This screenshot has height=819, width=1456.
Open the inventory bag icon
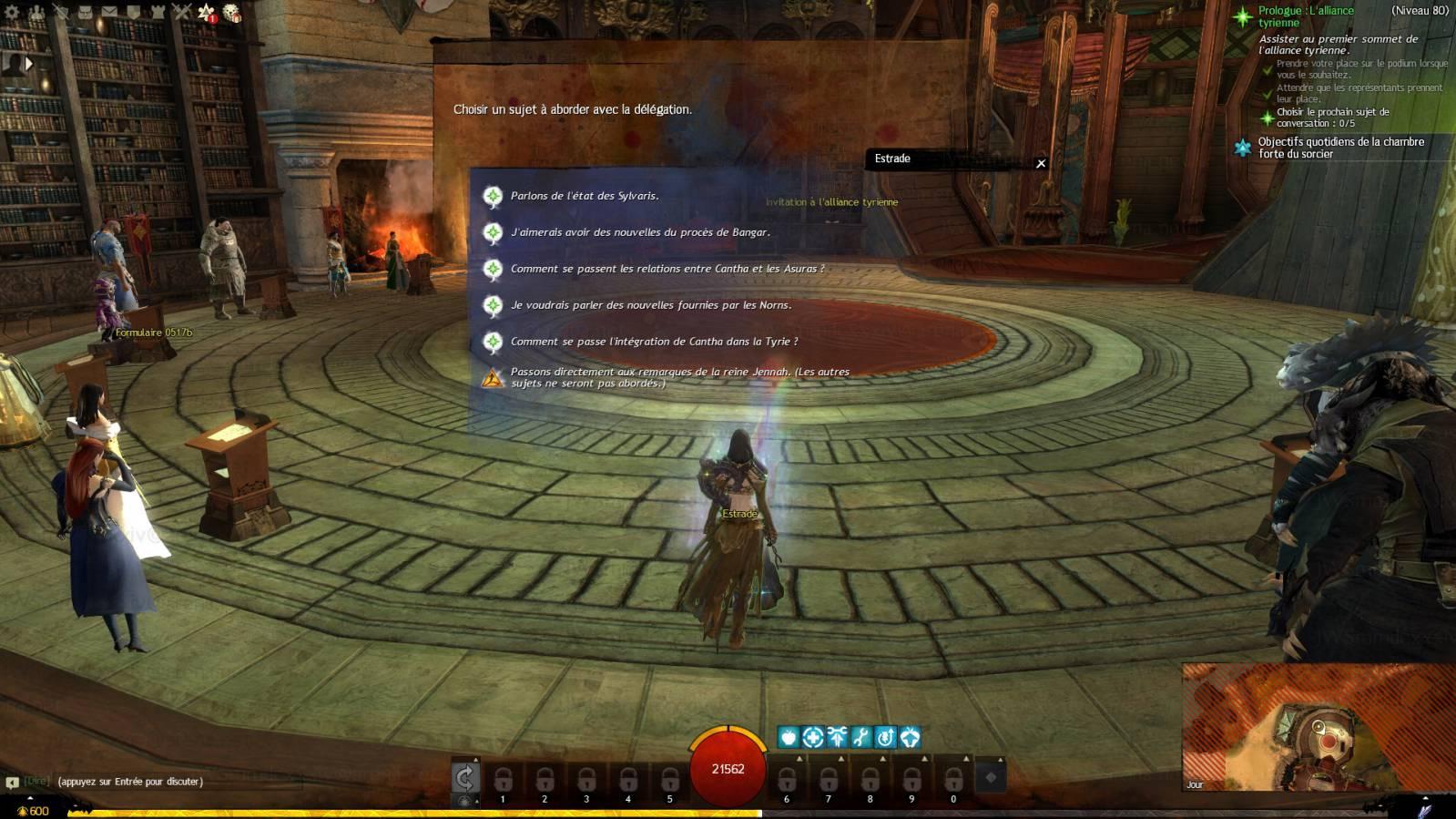[85, 13]
